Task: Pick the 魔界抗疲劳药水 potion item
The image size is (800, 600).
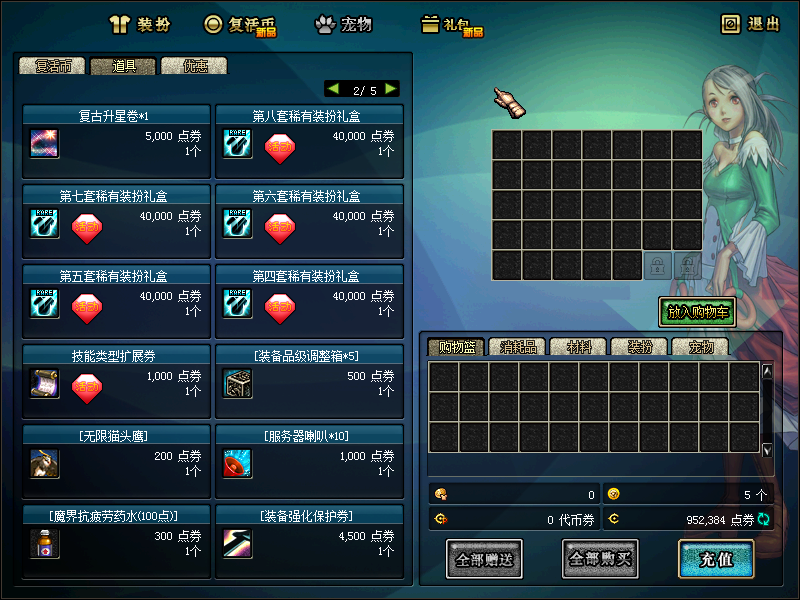Action: pyautogui.click(x=45, y=544)
